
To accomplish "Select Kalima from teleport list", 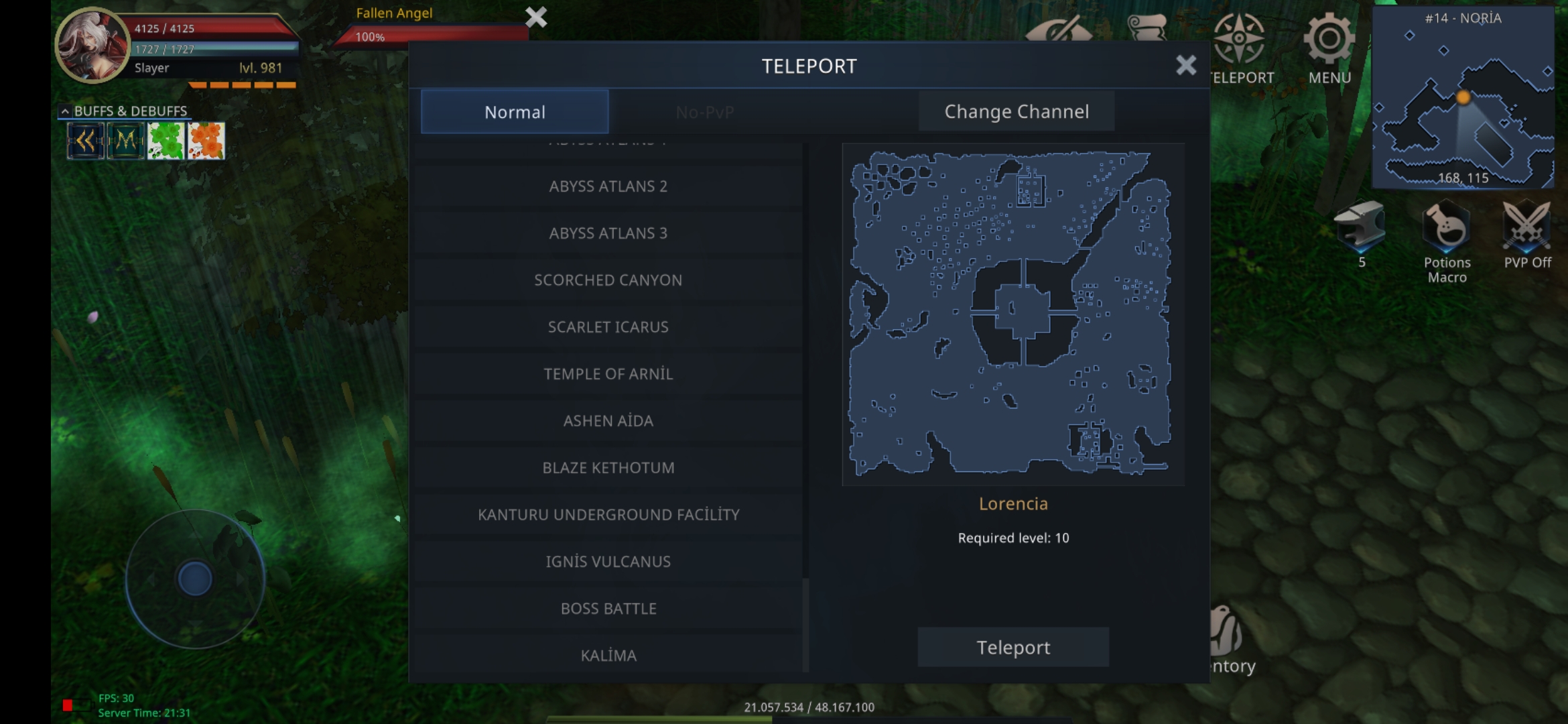I will 608,655.
